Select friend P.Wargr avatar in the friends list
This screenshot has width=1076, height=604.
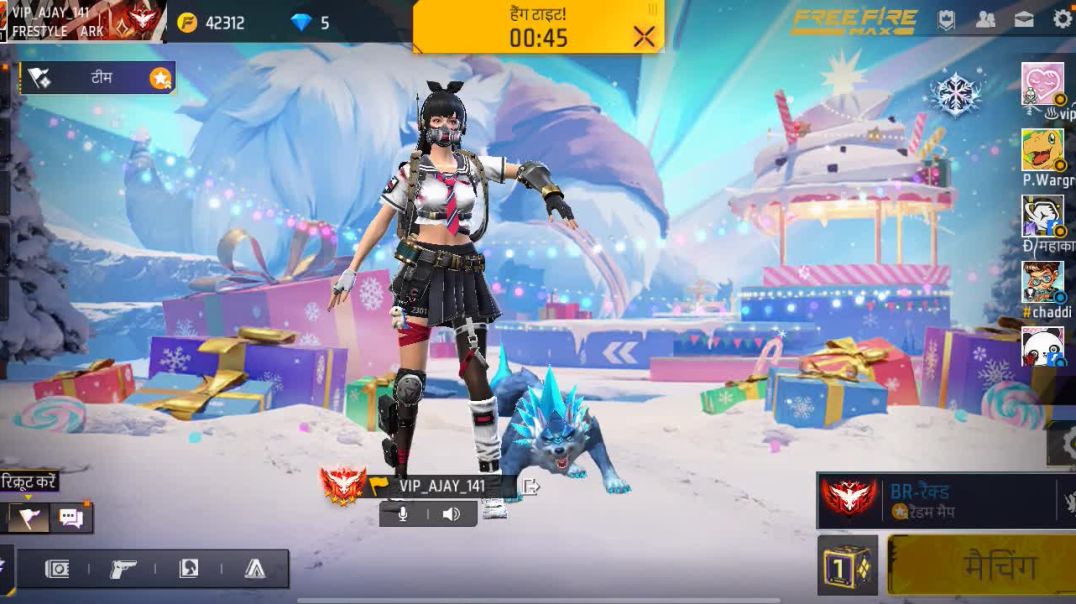click(1042, 150)
